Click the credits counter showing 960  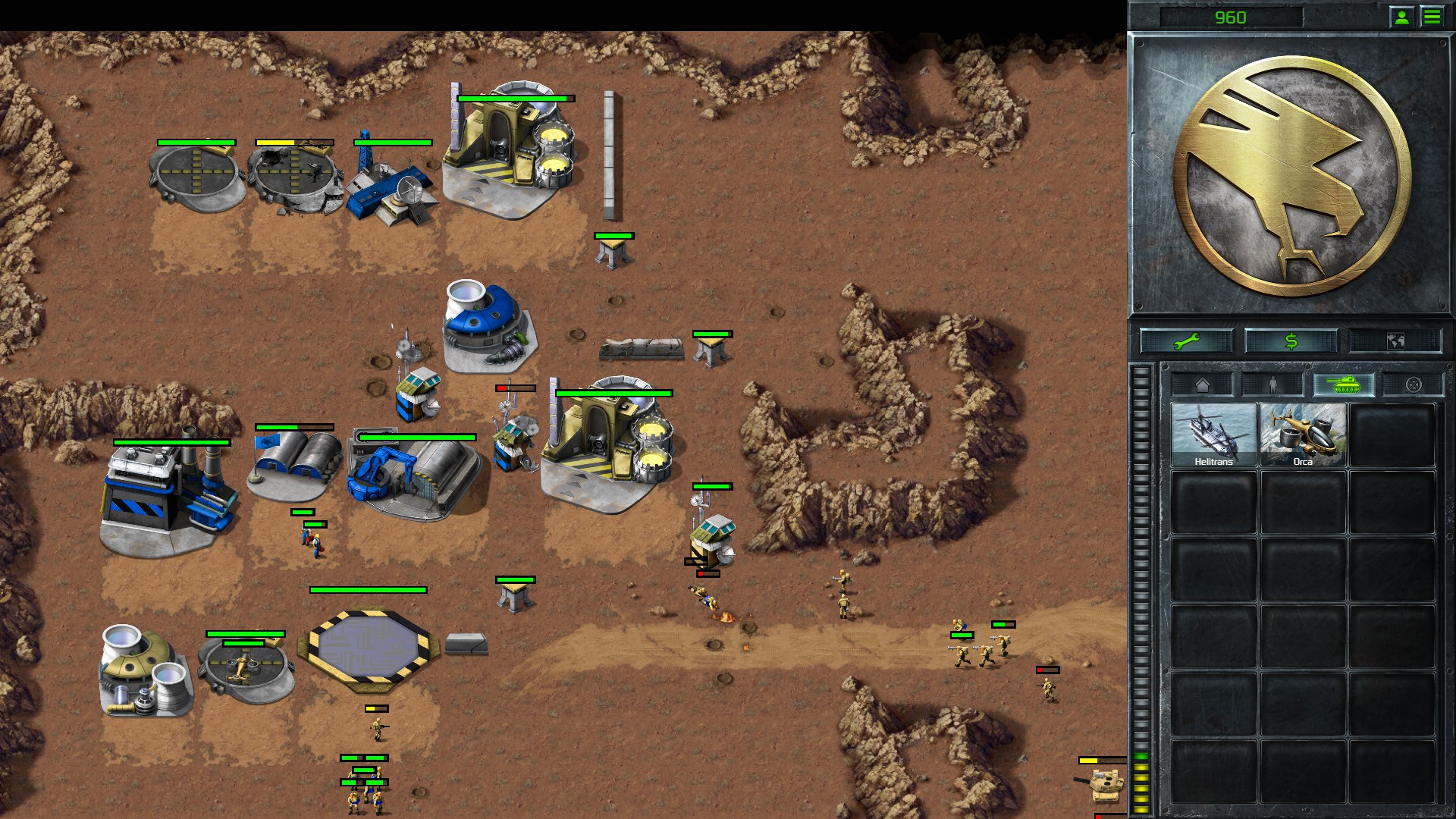(x=1233, y=15)
